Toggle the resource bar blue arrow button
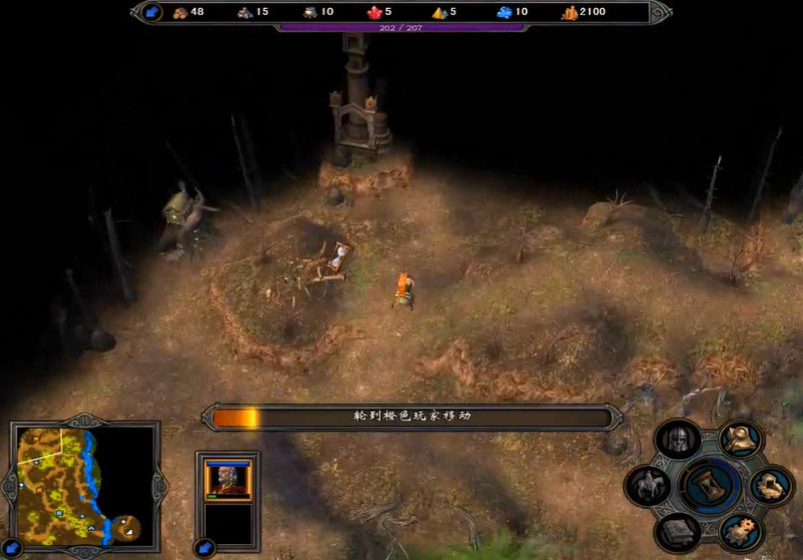 click(x=152, y=12)
